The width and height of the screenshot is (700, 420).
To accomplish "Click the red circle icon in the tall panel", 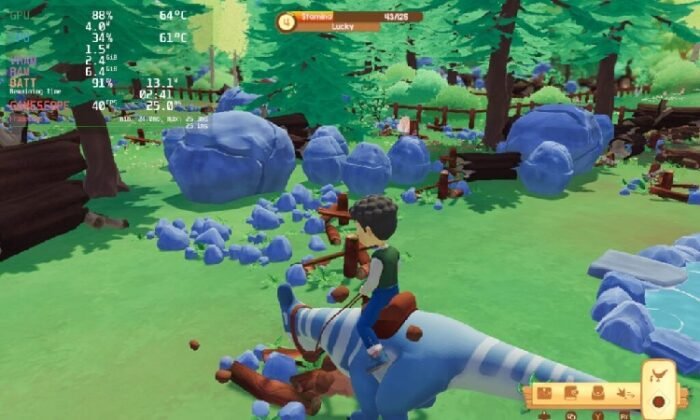I will tap(659, 402).
